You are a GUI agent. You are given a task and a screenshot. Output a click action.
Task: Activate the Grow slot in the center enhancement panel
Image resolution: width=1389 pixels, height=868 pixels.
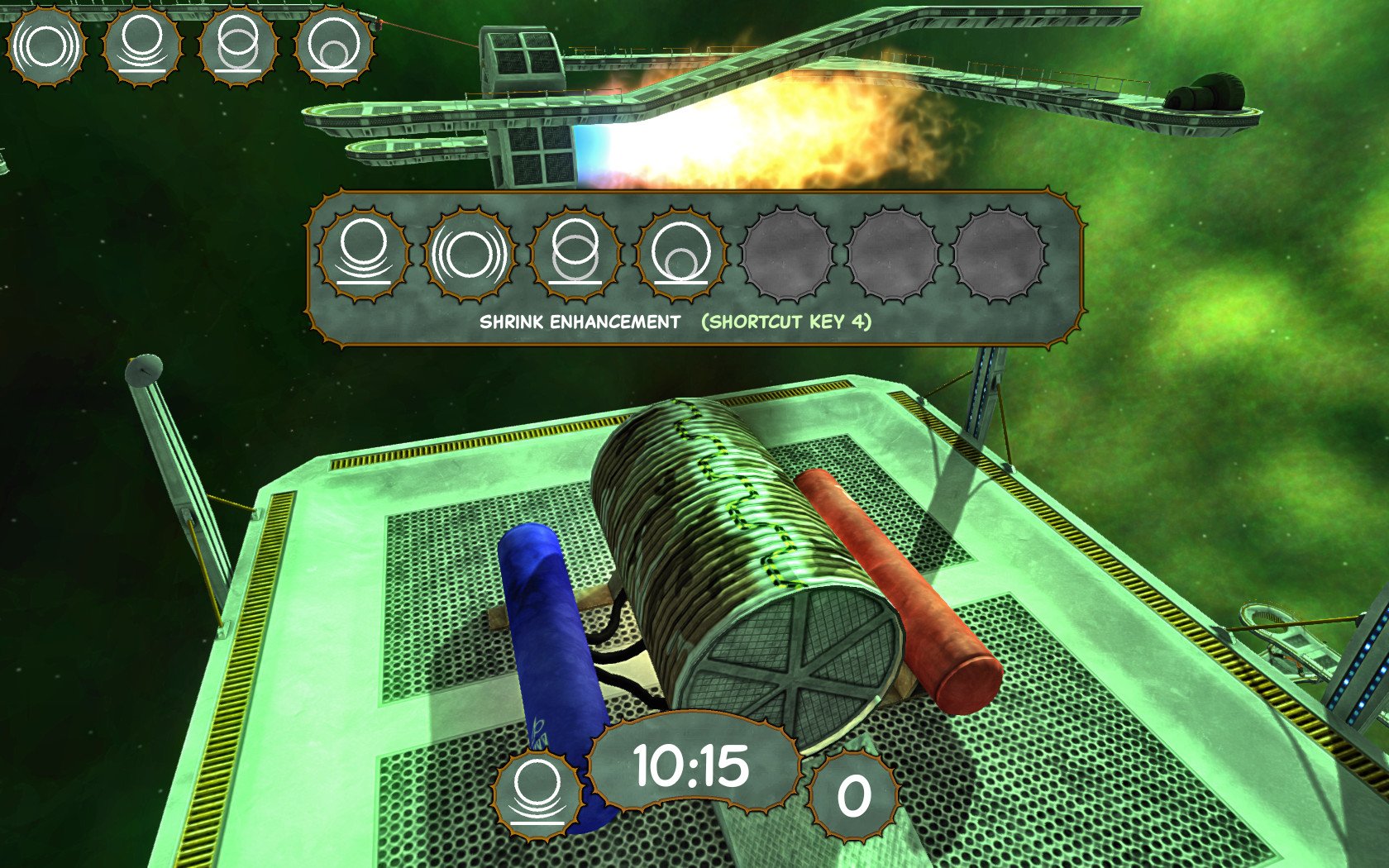pos(574,252)
